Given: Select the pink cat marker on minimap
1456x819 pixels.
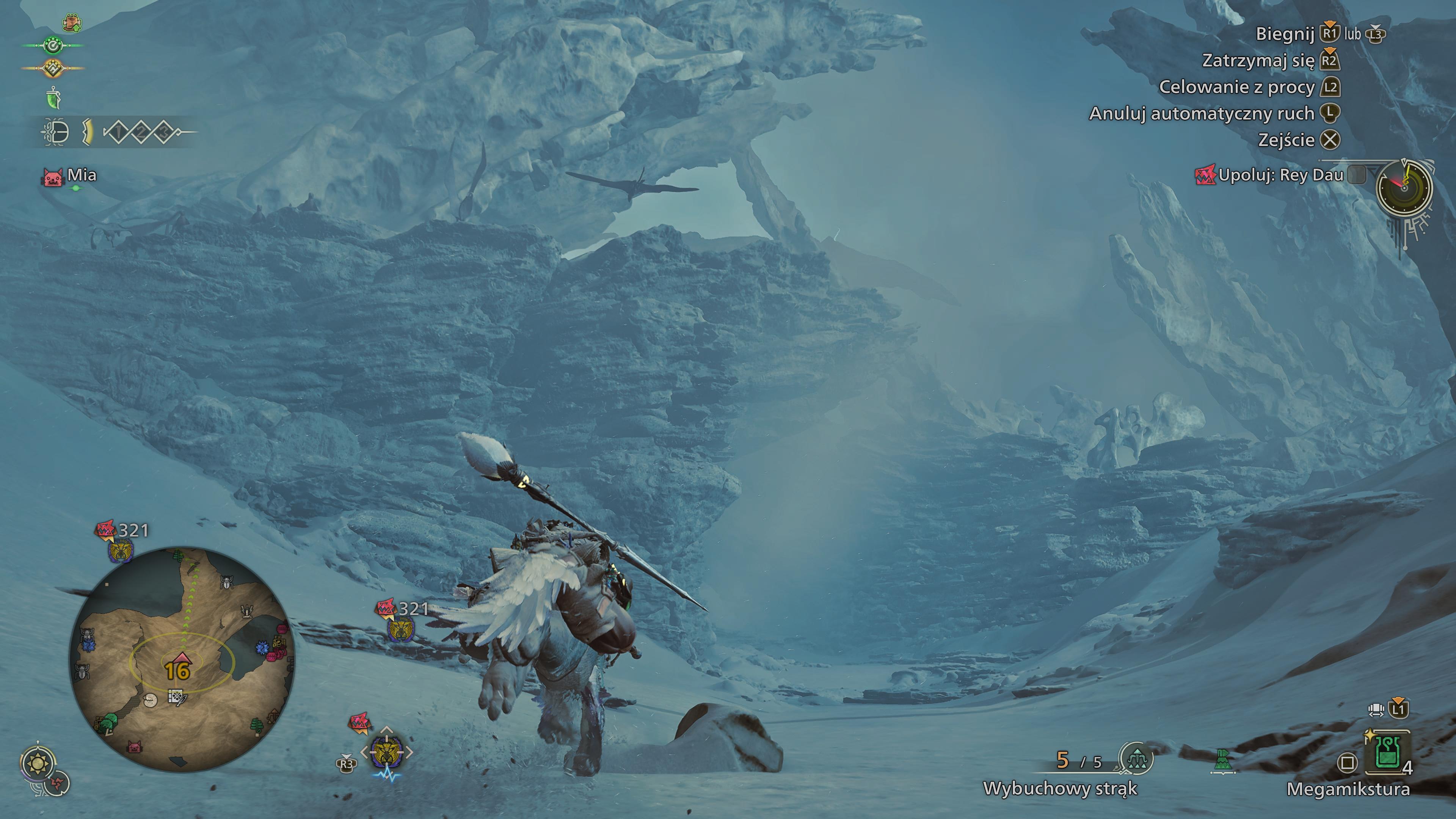Looking at the screenshot, I should point(135,747).
